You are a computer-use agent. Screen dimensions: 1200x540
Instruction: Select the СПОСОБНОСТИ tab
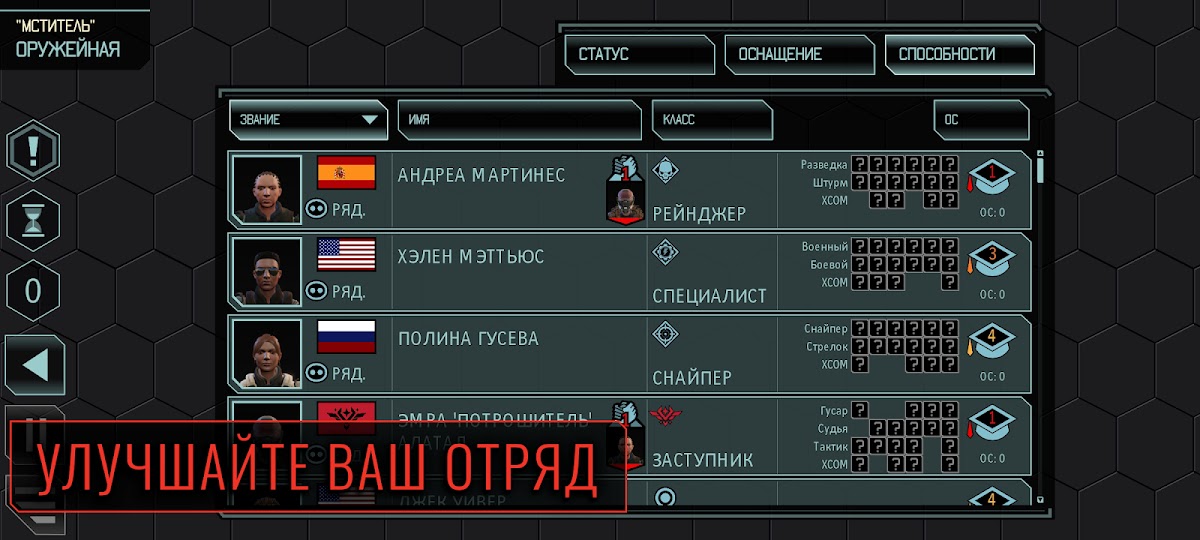tap(959, 55)
